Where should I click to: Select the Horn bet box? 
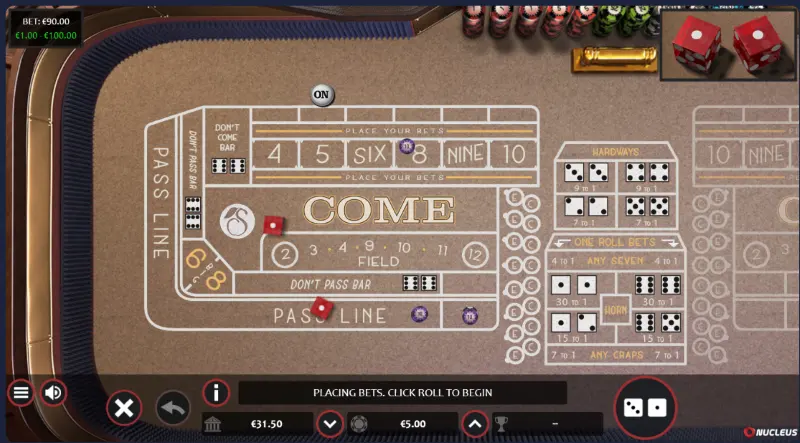[615, 308]
